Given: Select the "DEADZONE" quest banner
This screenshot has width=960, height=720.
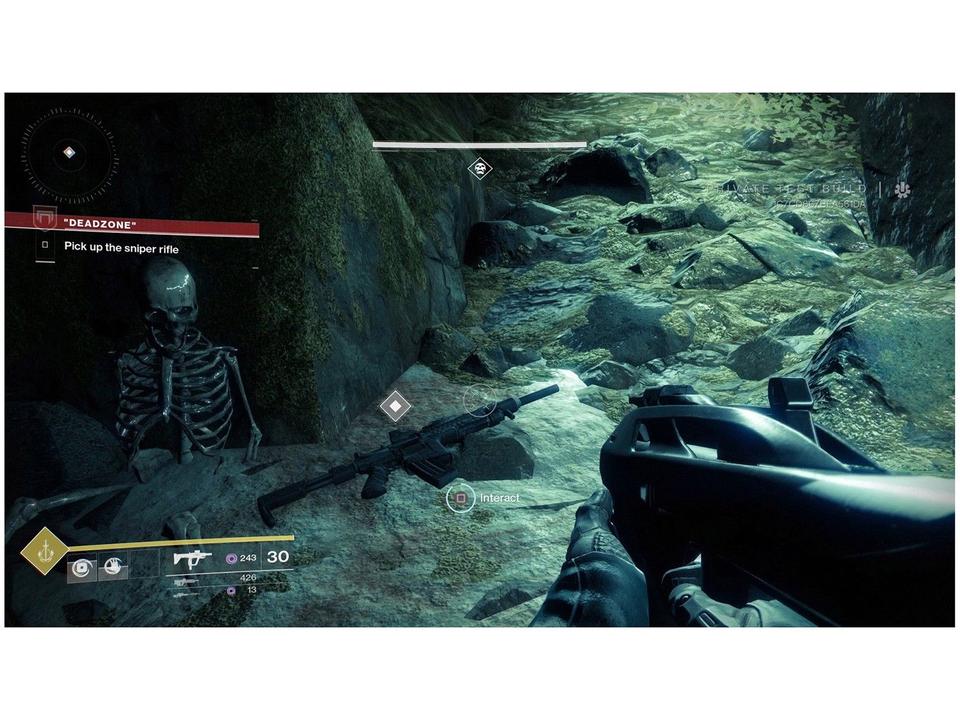Looking at the screenshot, I should pyautogui.click(x=132, y=225).
